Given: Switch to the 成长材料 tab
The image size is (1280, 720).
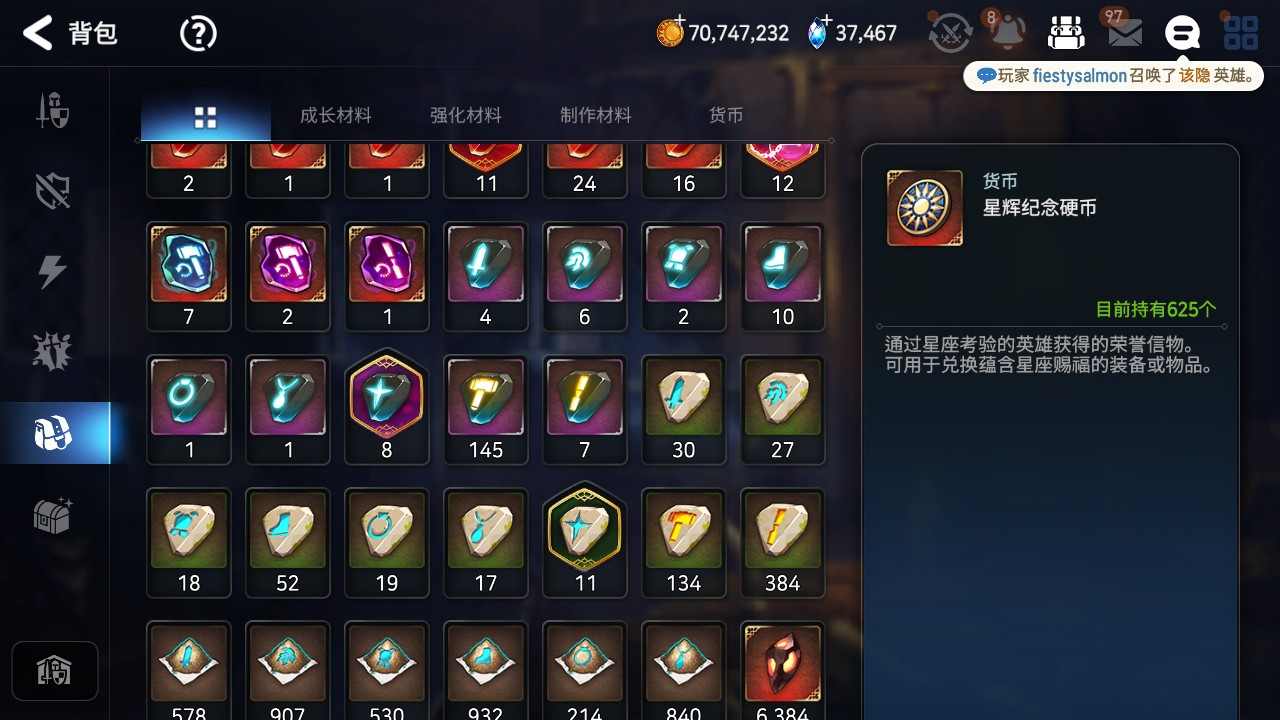Looking at the screenshot, I should (x=335, y=115).
